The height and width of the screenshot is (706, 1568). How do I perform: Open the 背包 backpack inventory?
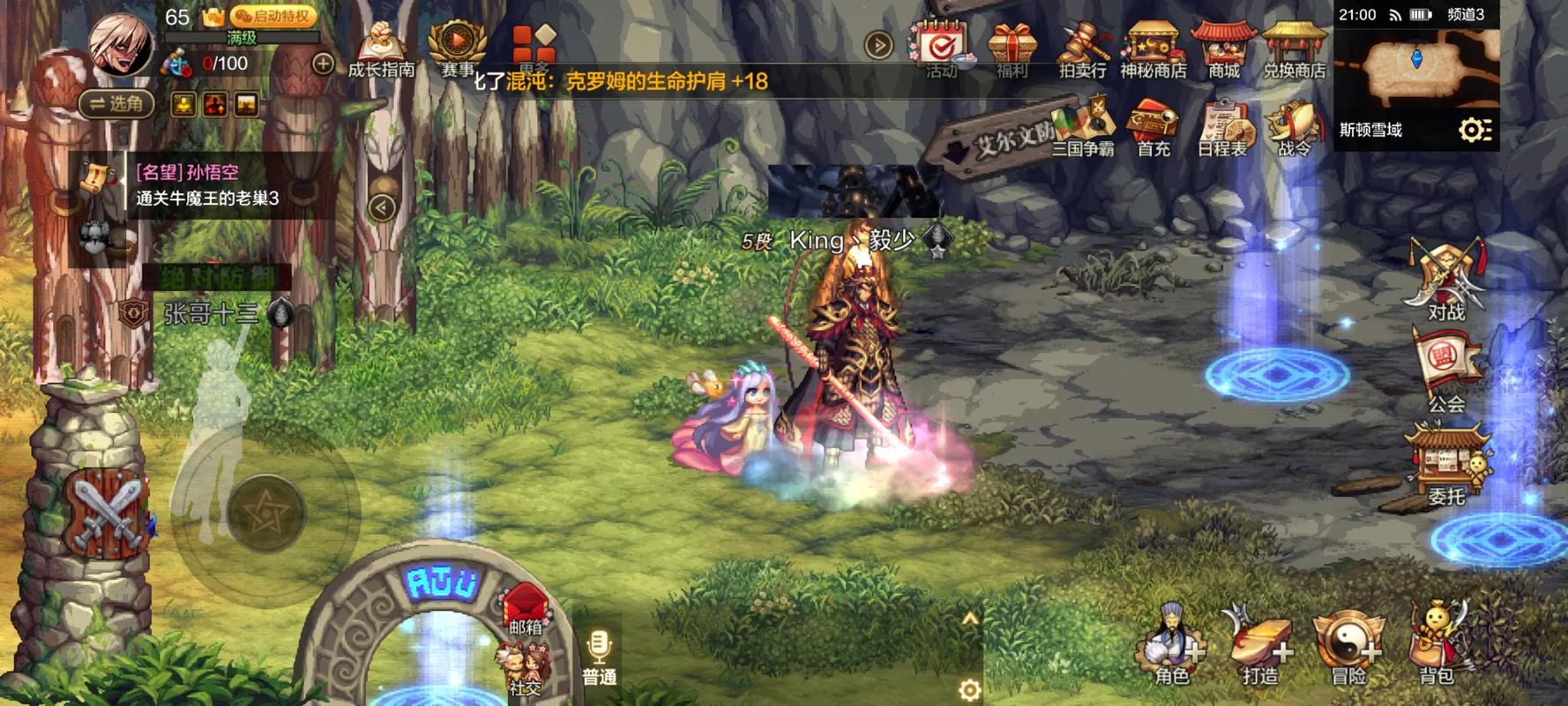pos(1436,651)
